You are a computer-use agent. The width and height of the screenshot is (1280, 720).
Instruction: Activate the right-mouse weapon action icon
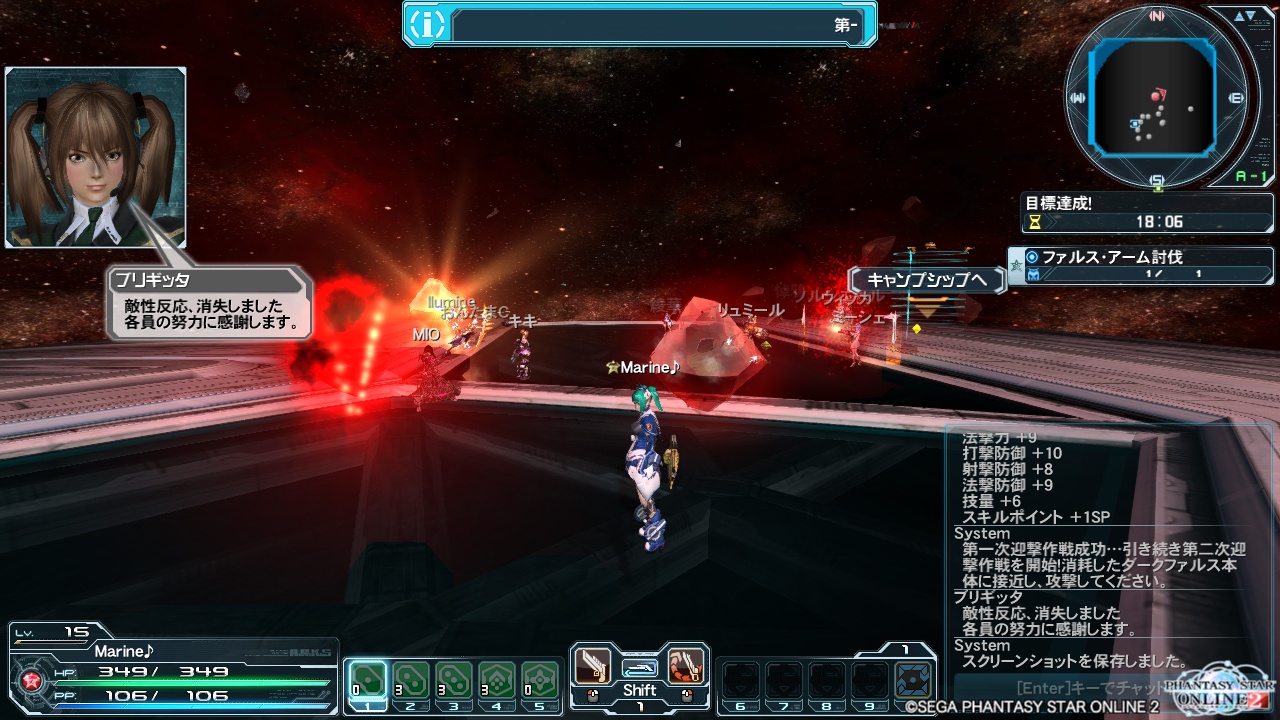(686, 666)
